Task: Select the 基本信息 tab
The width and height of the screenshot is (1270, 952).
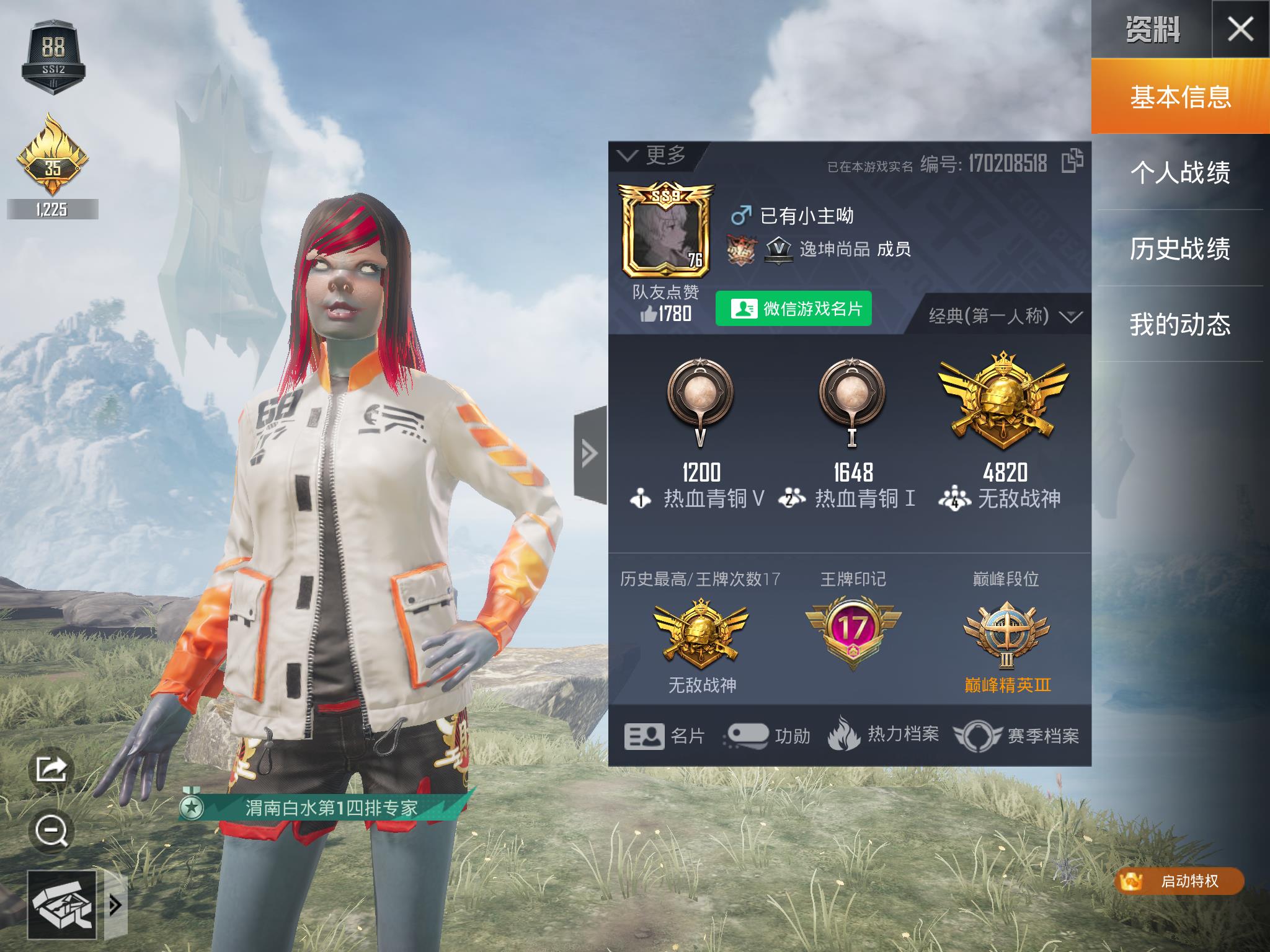Action: pos(1179,97)
